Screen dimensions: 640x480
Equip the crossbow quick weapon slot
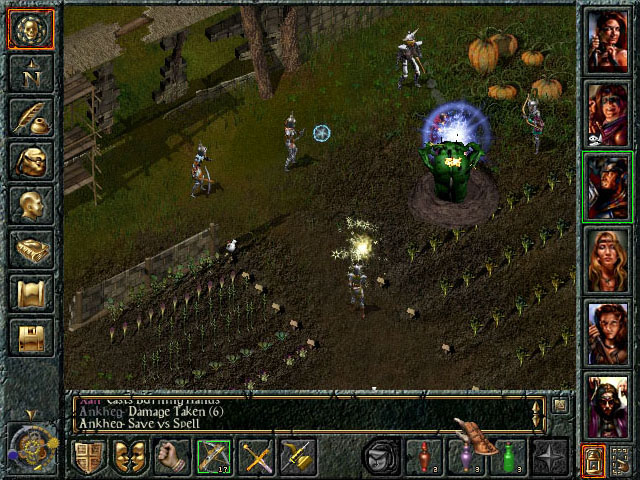point(215,457)
